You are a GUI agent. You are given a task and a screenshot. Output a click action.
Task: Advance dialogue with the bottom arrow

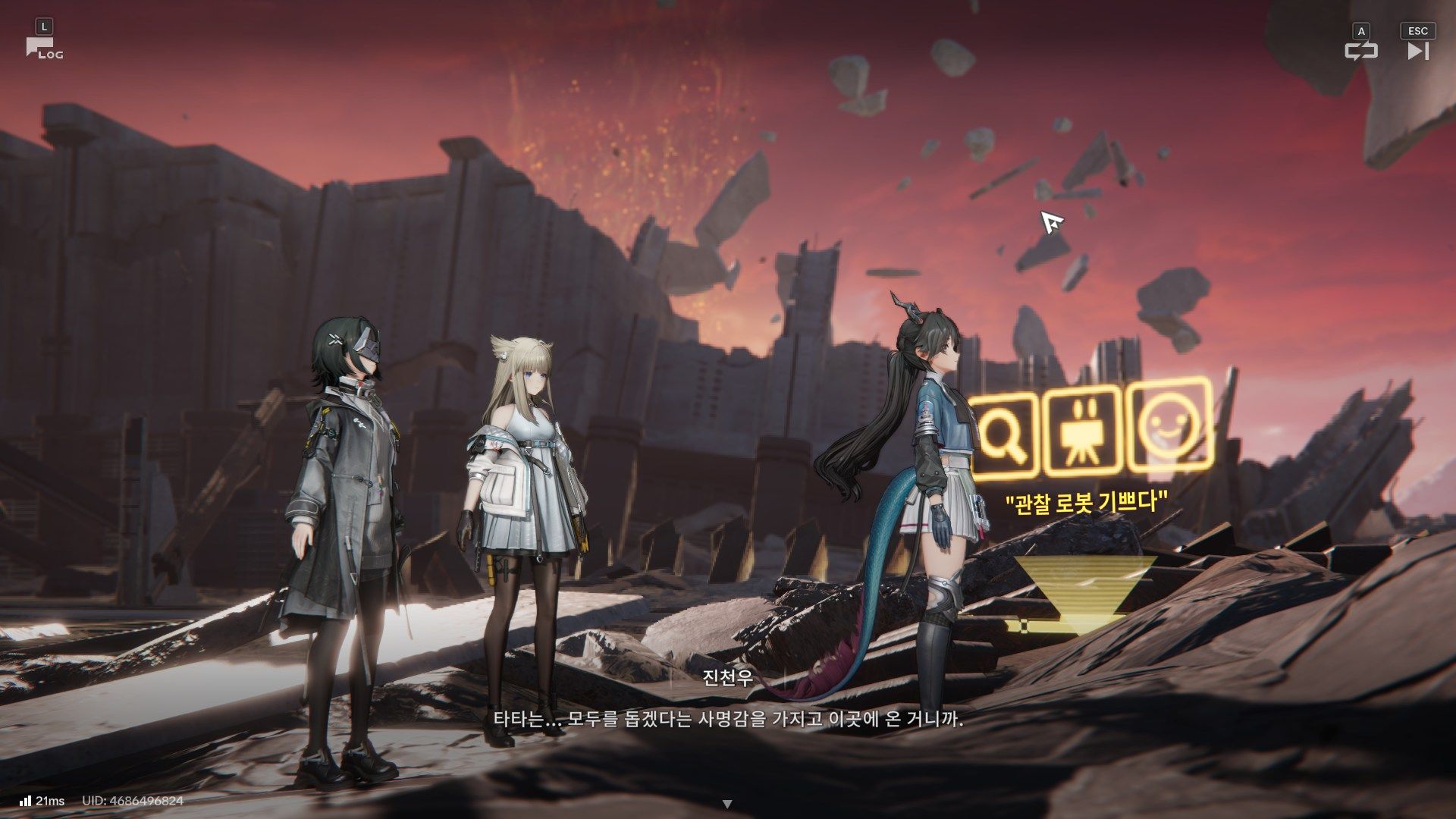tap(727, 804)
